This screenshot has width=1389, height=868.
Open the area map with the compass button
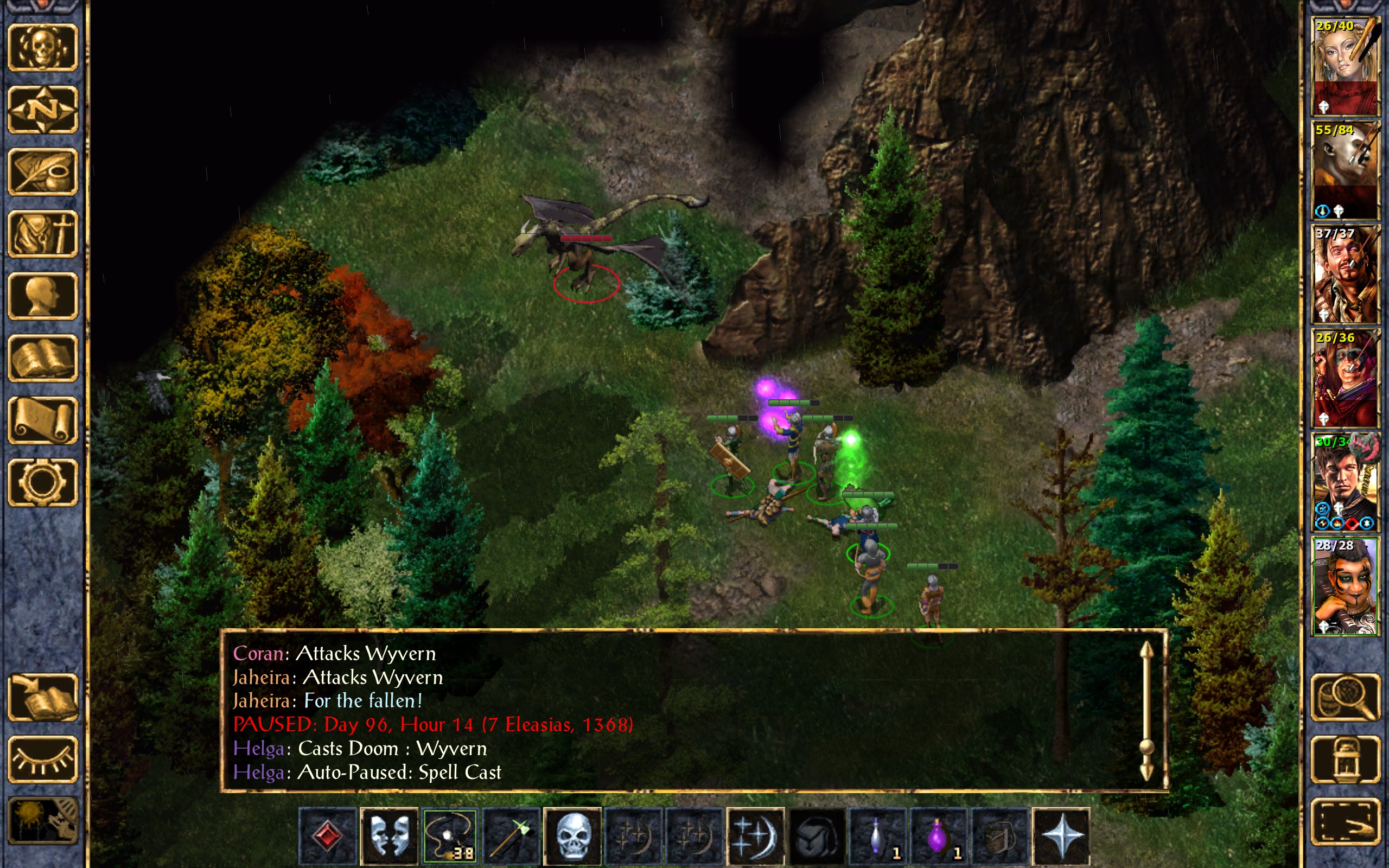coord(42,110)
